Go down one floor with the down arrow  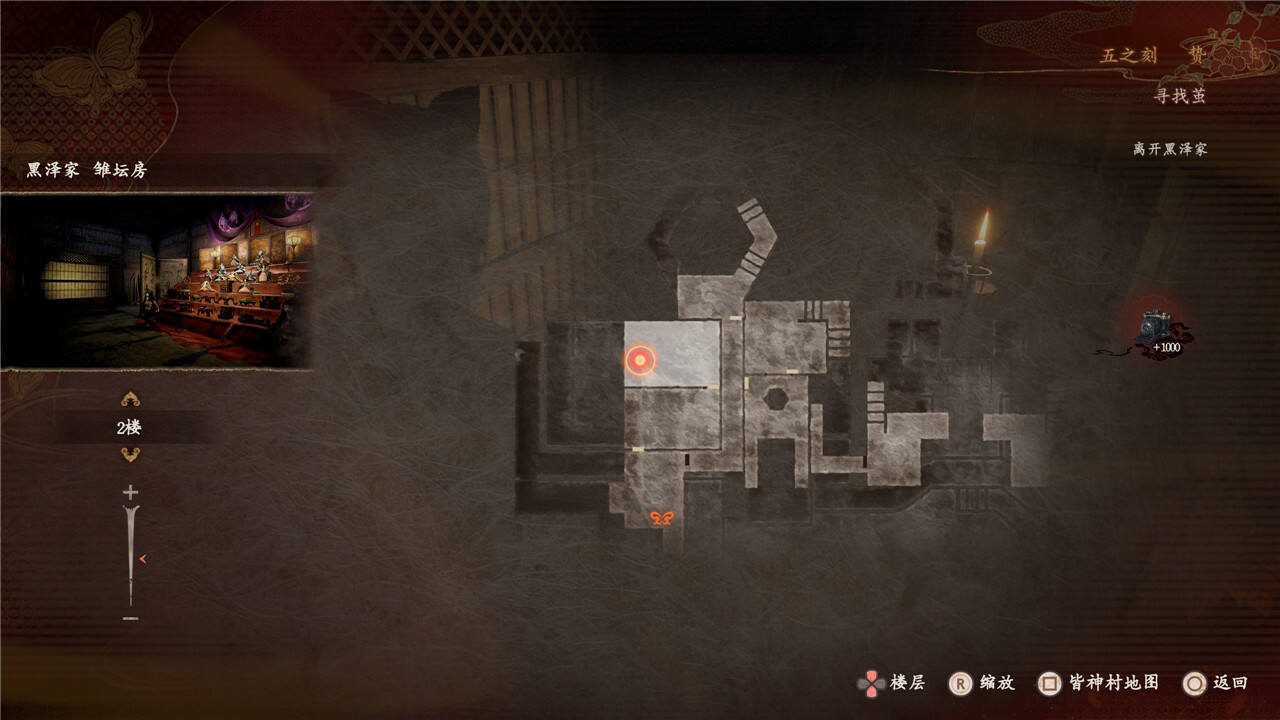[130, 455]
